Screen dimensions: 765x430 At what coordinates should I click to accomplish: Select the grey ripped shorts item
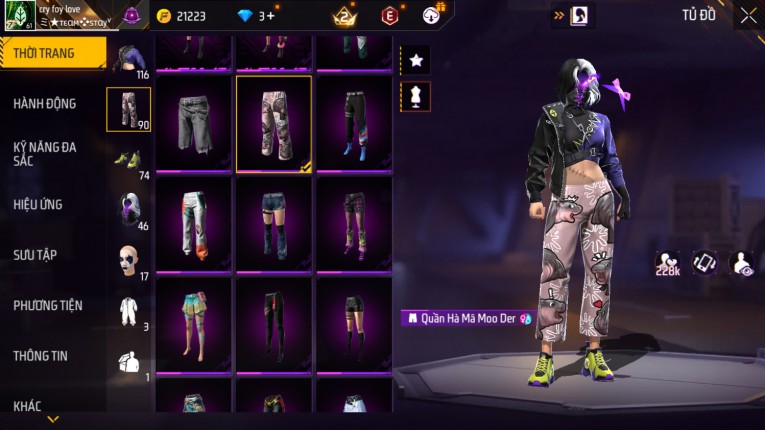click(193, 122)
